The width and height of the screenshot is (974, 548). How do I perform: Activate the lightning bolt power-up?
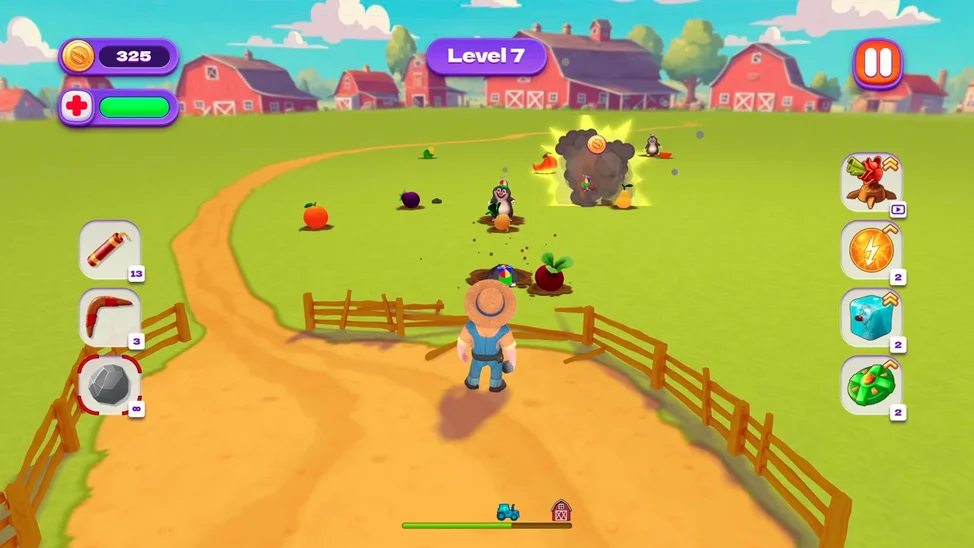click(x=871, y=250)
